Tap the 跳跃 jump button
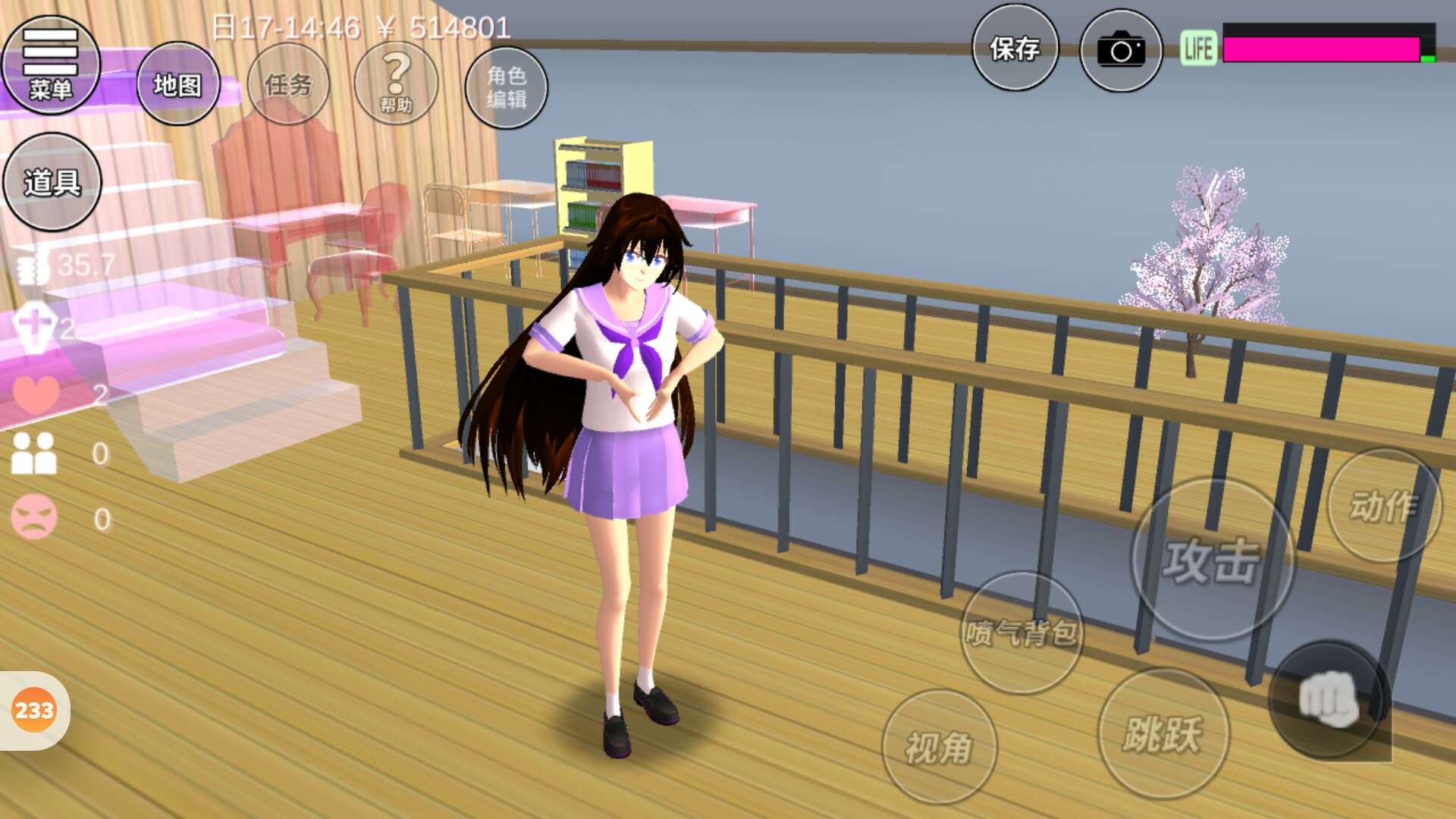Screen dimensions: 1456x819 [x=1163, y=734]
